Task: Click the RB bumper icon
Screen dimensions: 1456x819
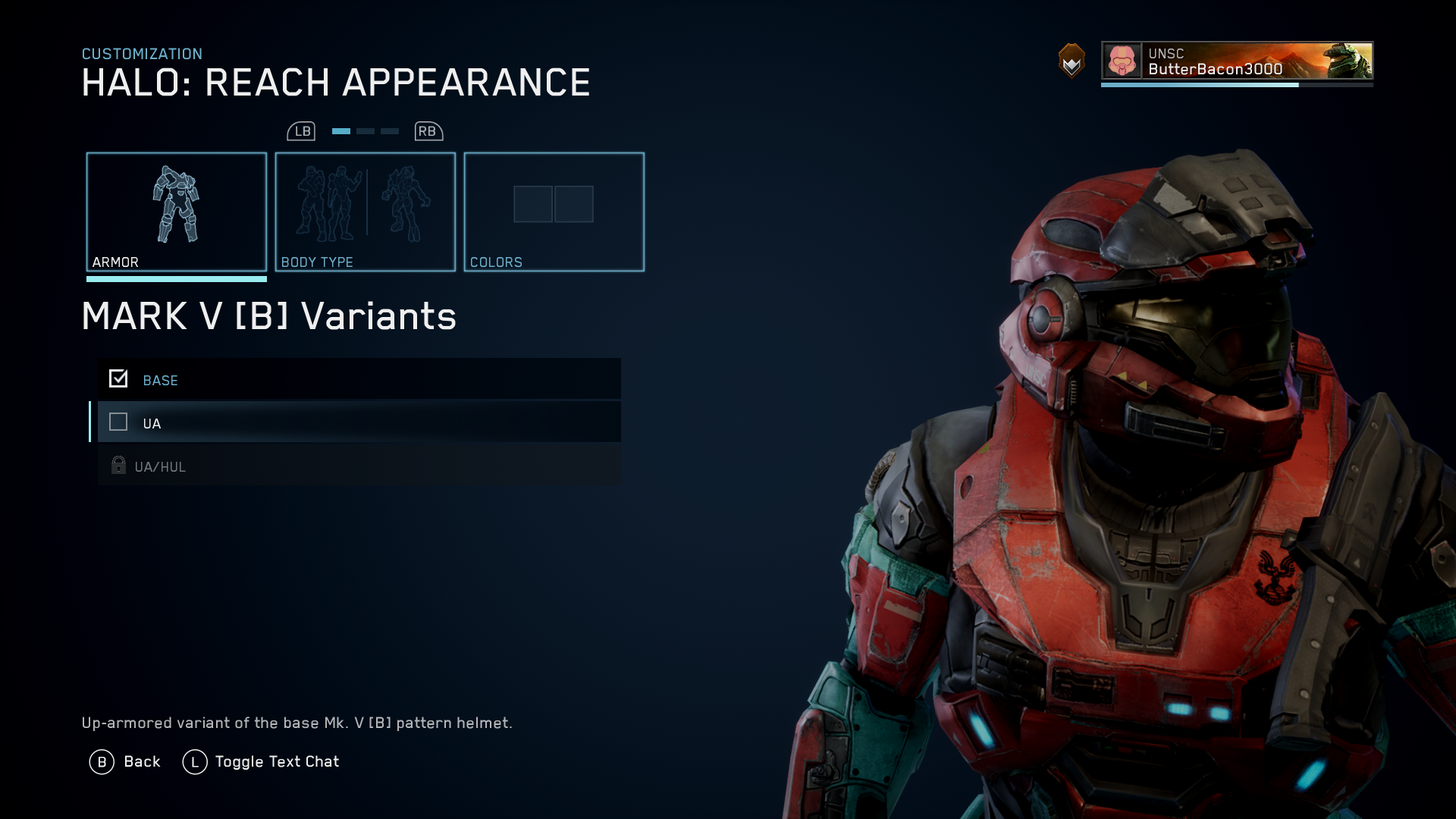Action: (x=427, y=130)
